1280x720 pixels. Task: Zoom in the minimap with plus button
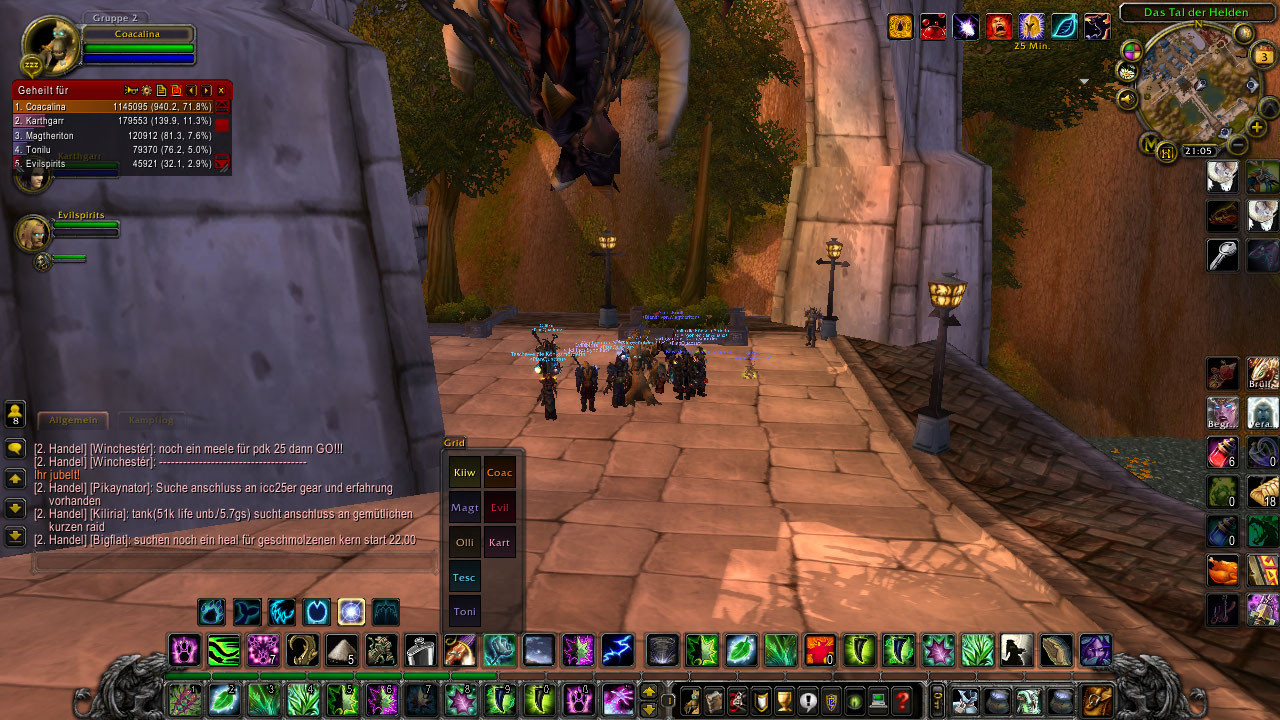1257,129
